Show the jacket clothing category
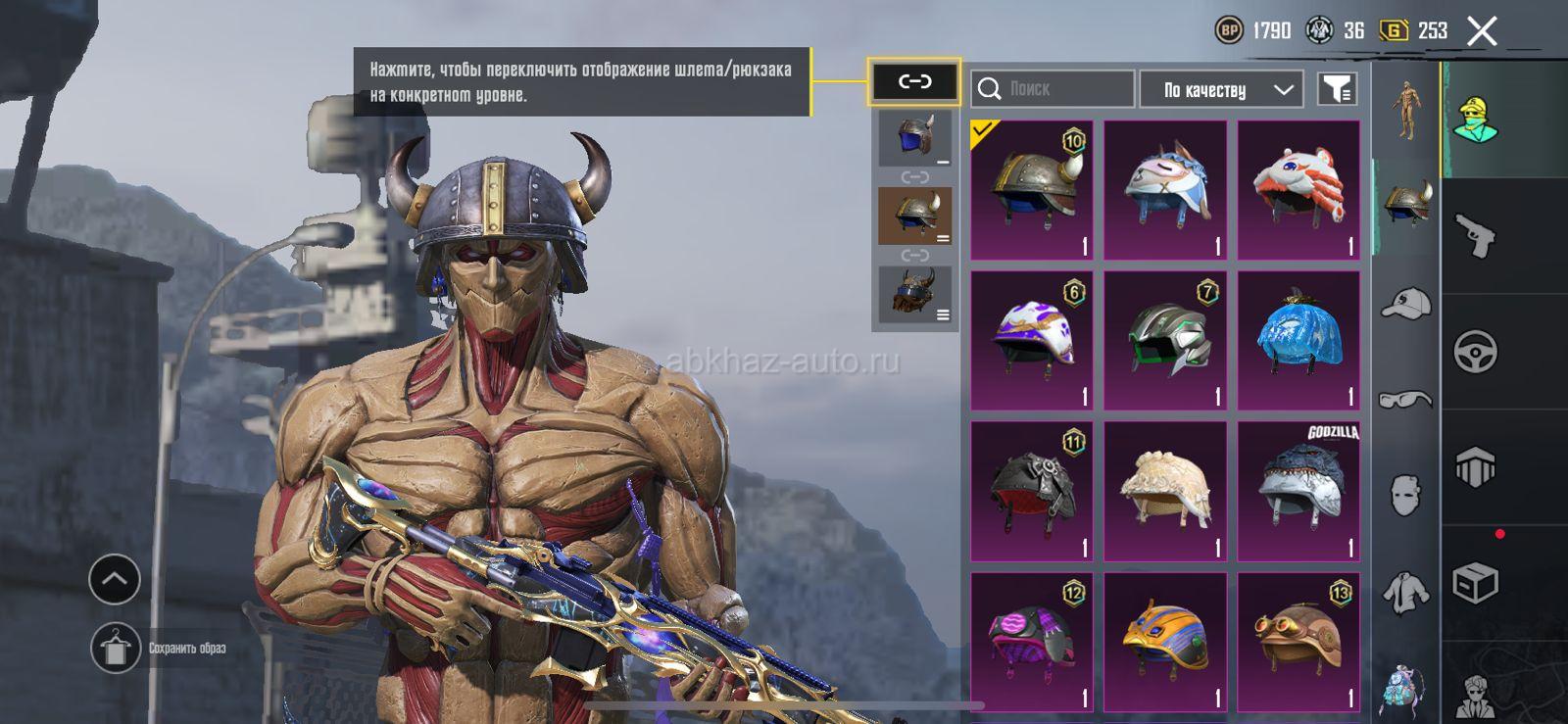 click(1406, 591)
